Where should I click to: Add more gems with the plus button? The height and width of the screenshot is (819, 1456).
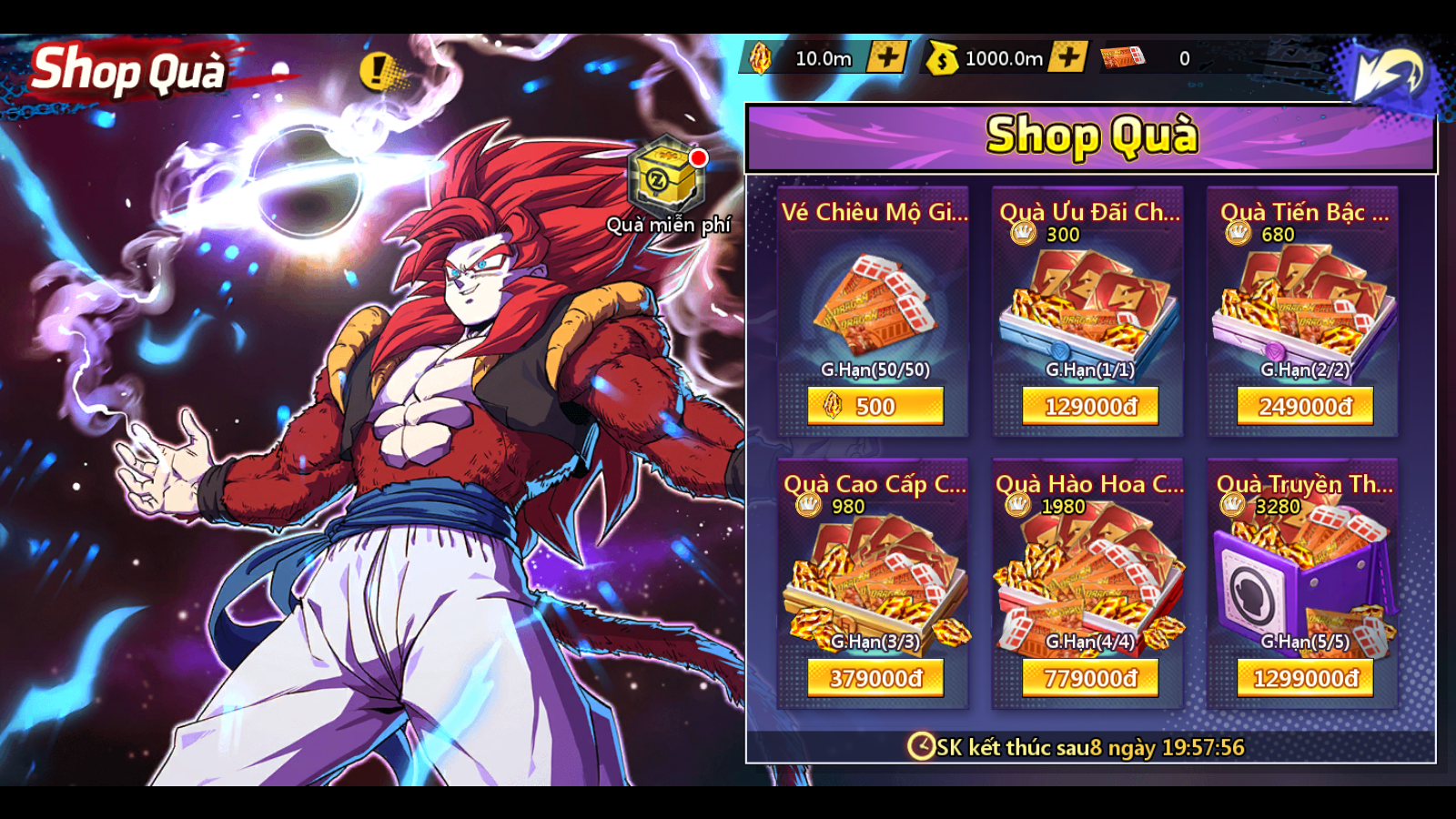click(885, 57)
